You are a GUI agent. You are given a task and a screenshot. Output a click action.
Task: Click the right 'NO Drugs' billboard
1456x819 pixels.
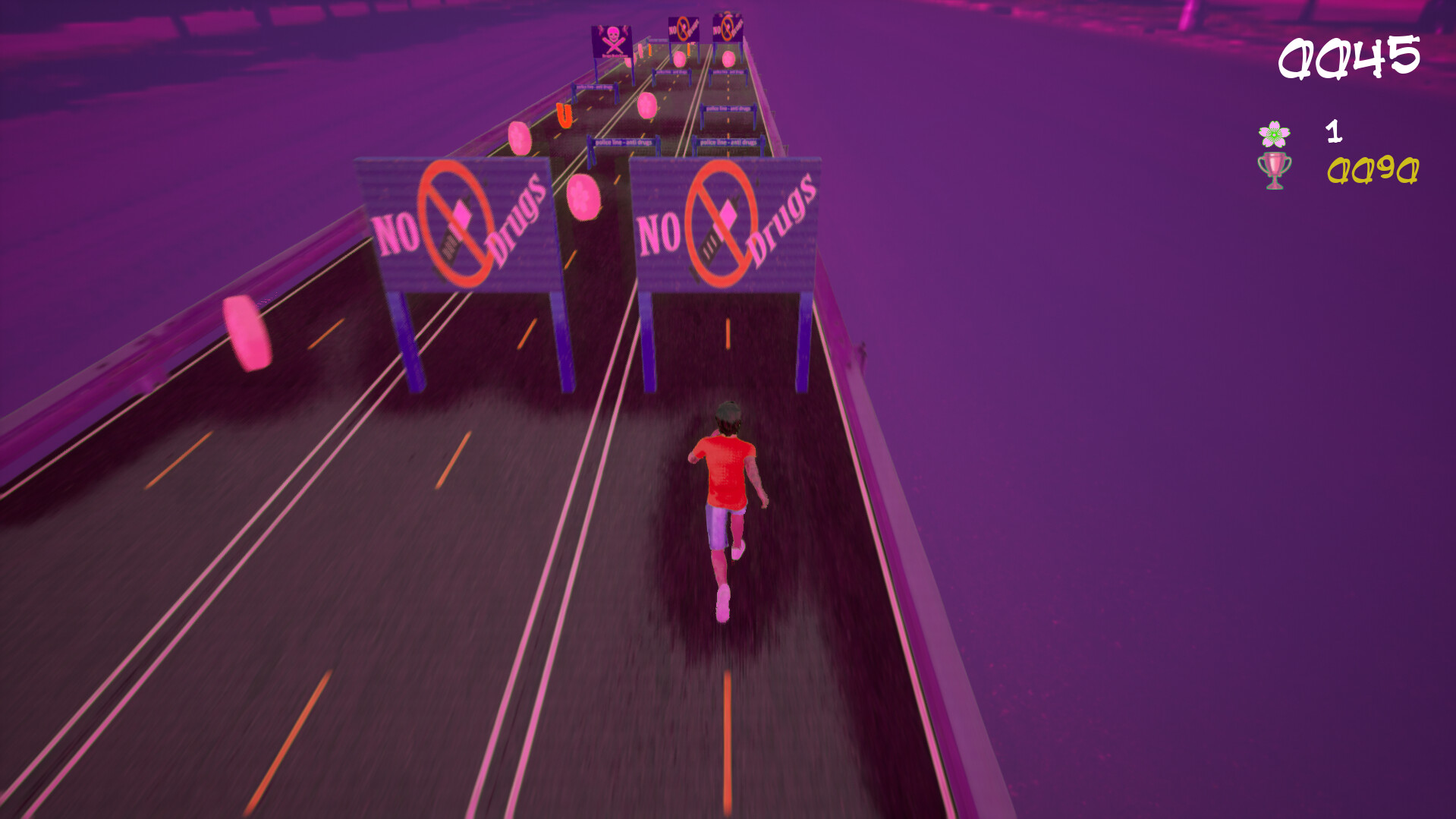725,224
